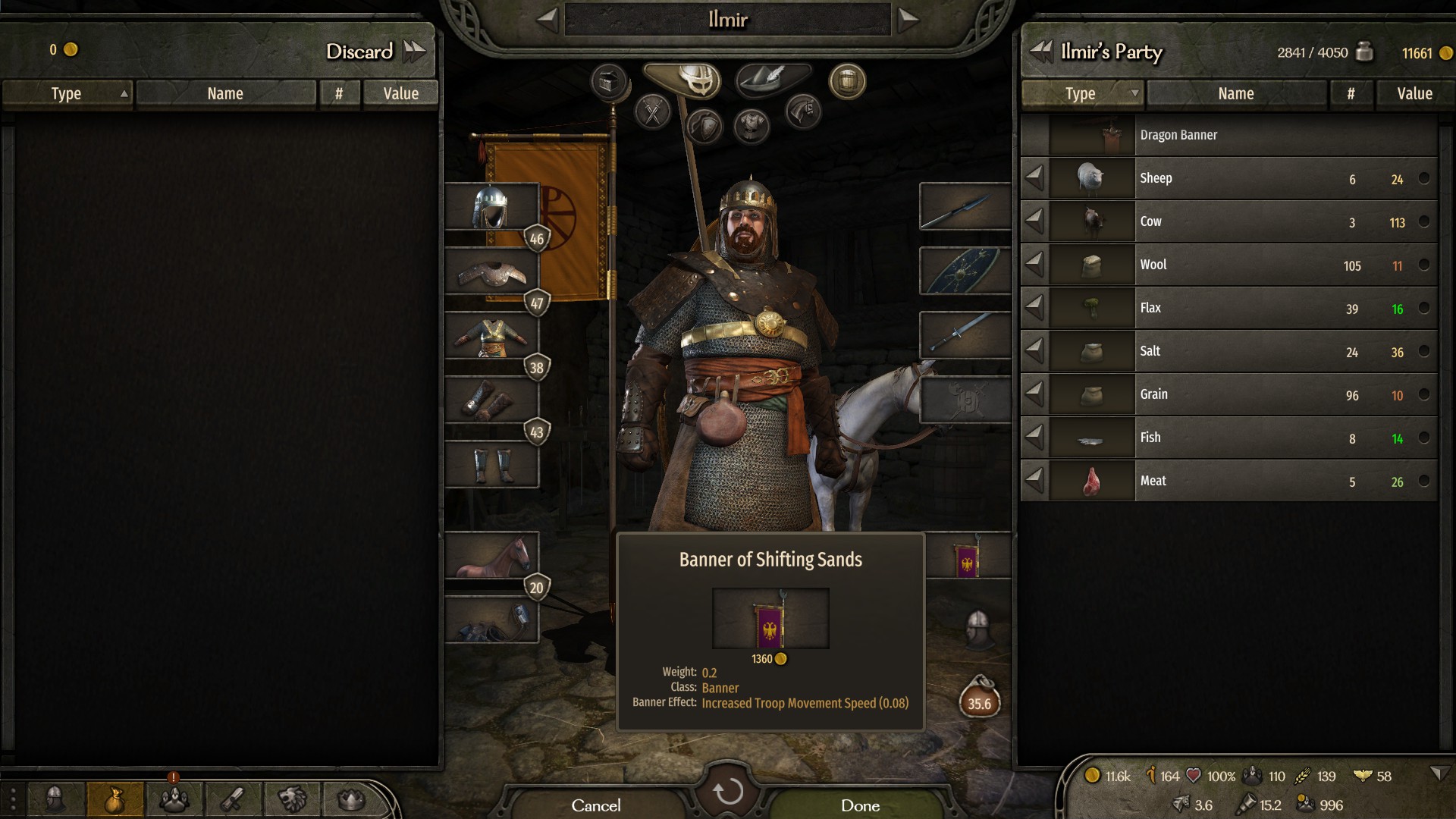The height and width of the screenshot is (819, 1456).
Task: Select the Wool row in party inventory
Action: point(1228,265)
